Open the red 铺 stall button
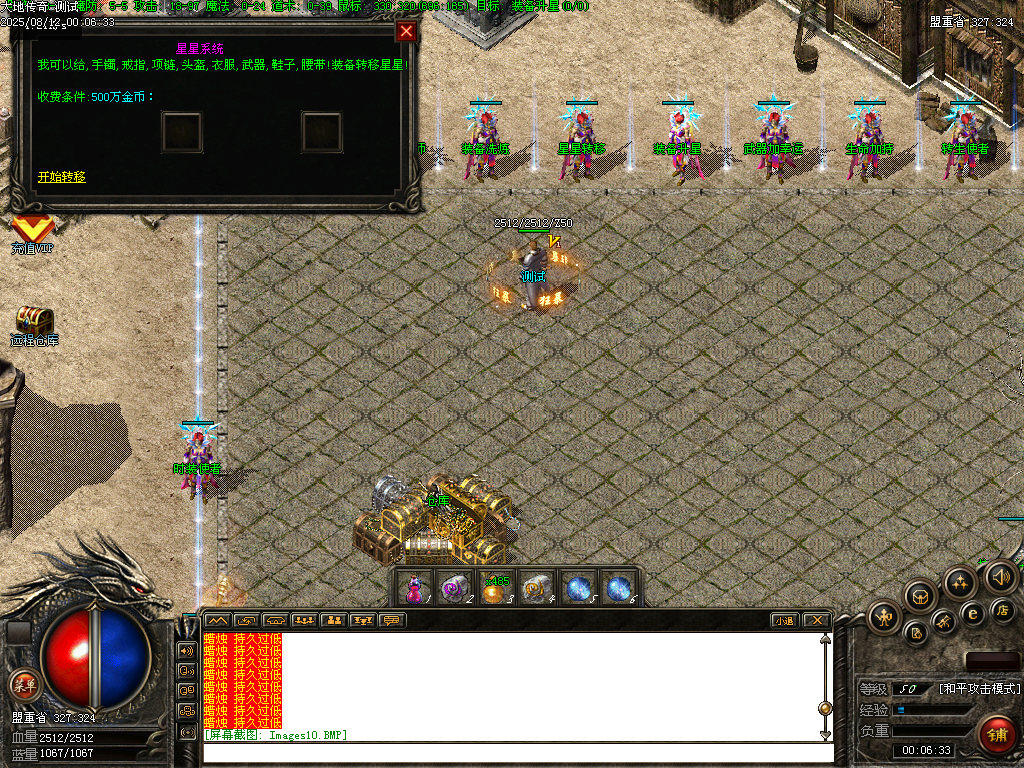This screenshot has width=1024, height=768. click(997, 735)
